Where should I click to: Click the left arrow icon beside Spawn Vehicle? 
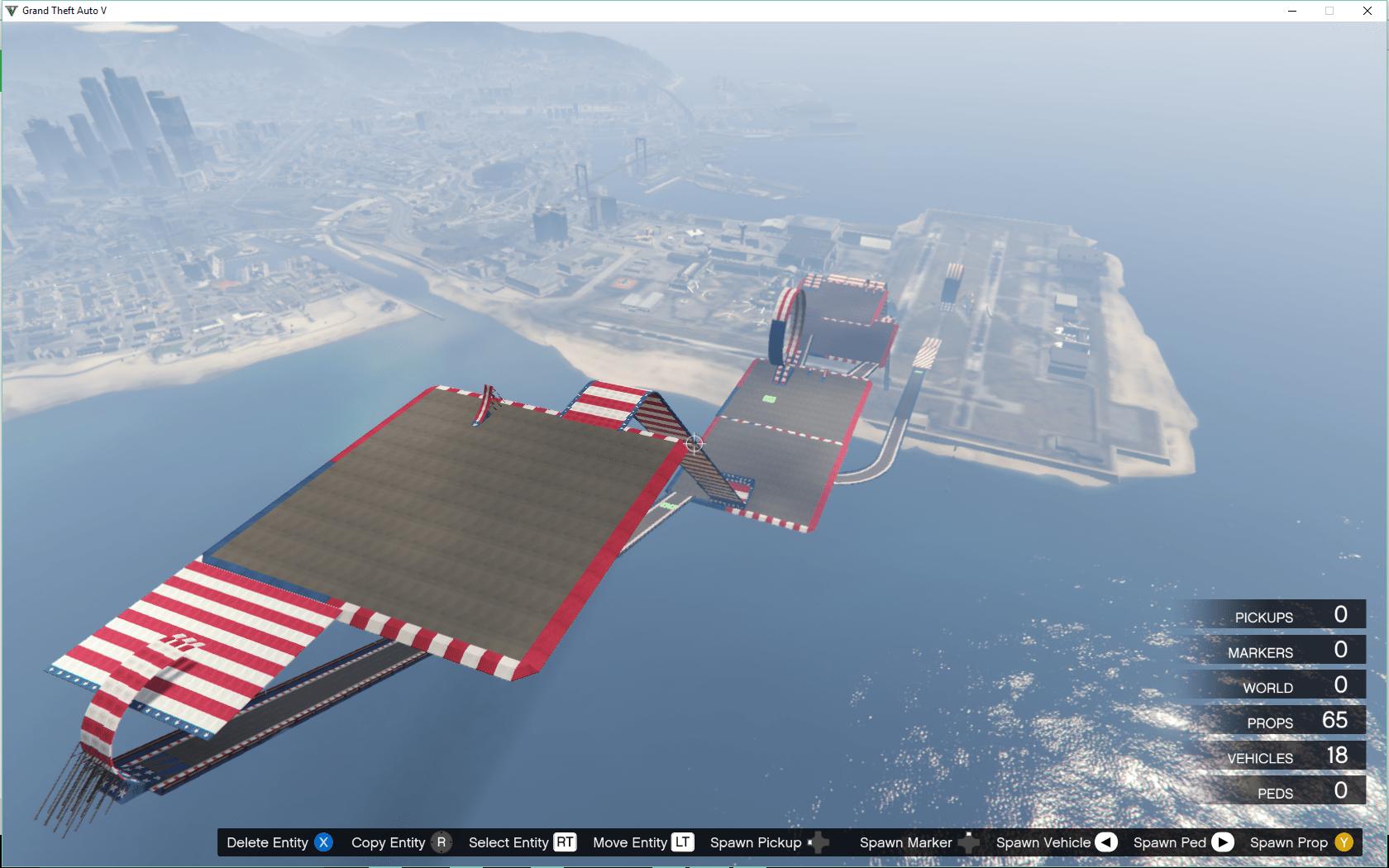tap(1105, 842)
